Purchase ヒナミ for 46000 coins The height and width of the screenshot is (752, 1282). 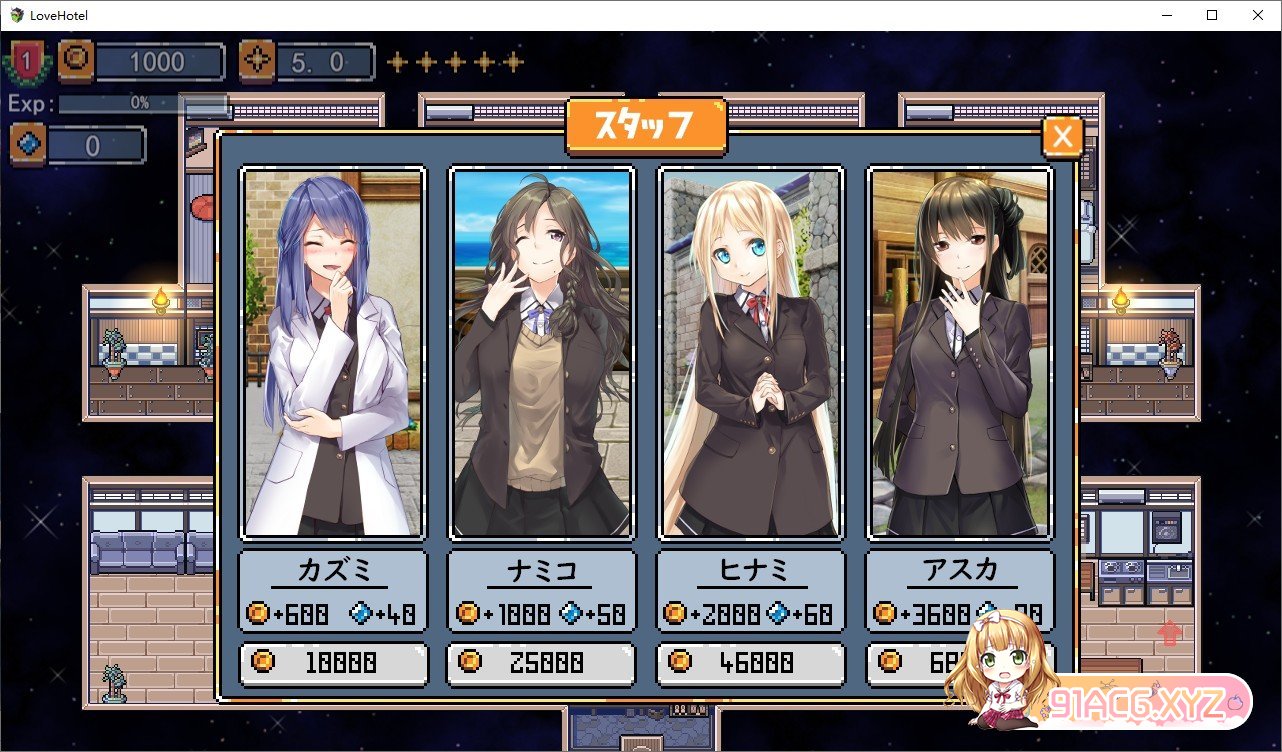pos(751,663)
